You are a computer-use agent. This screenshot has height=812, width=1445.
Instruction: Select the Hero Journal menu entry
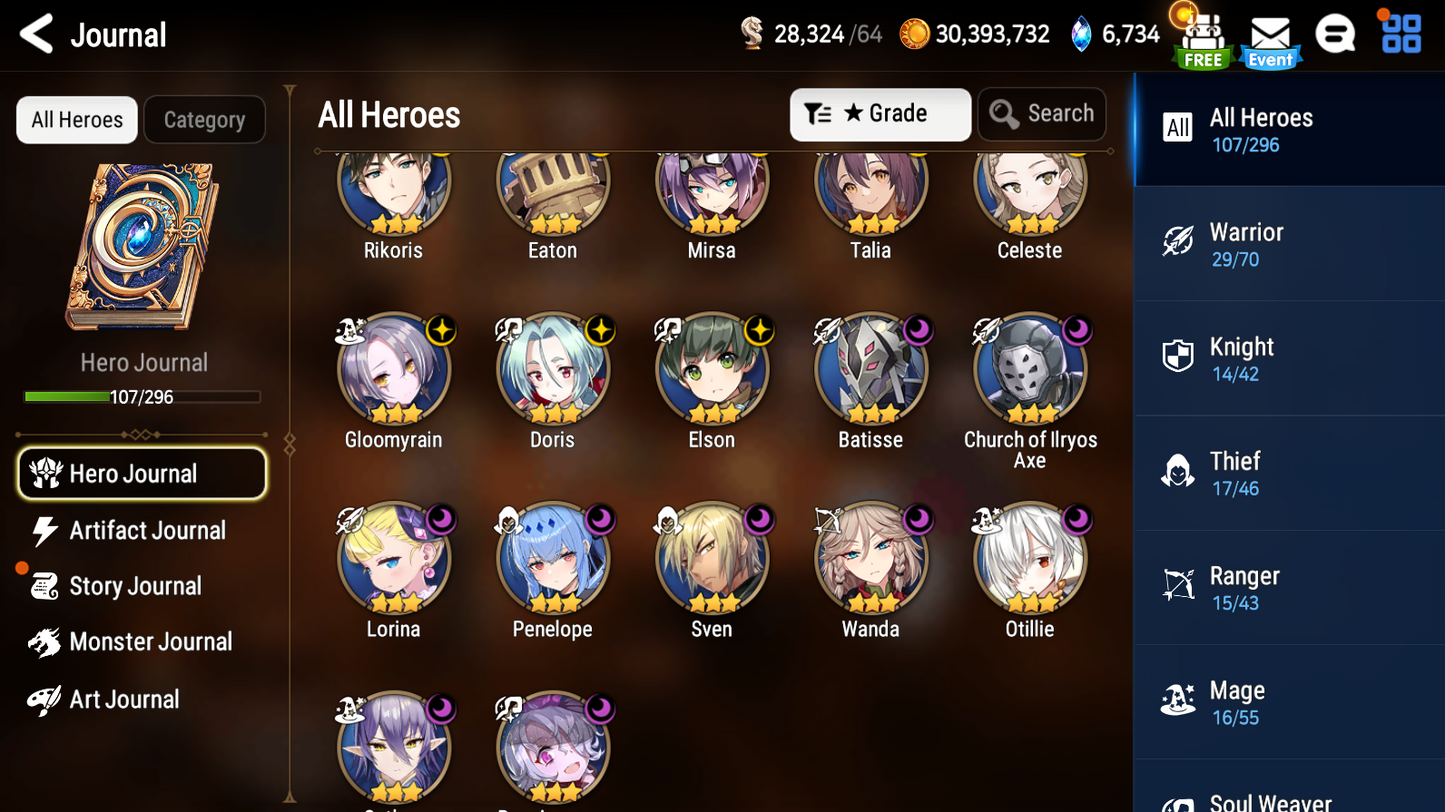pyautogui.click(x=142, y=473)
